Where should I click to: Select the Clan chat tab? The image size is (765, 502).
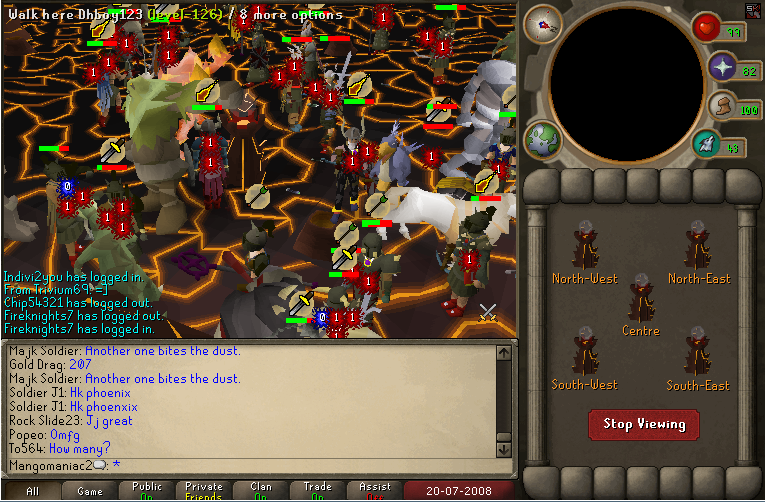(261, 491)
